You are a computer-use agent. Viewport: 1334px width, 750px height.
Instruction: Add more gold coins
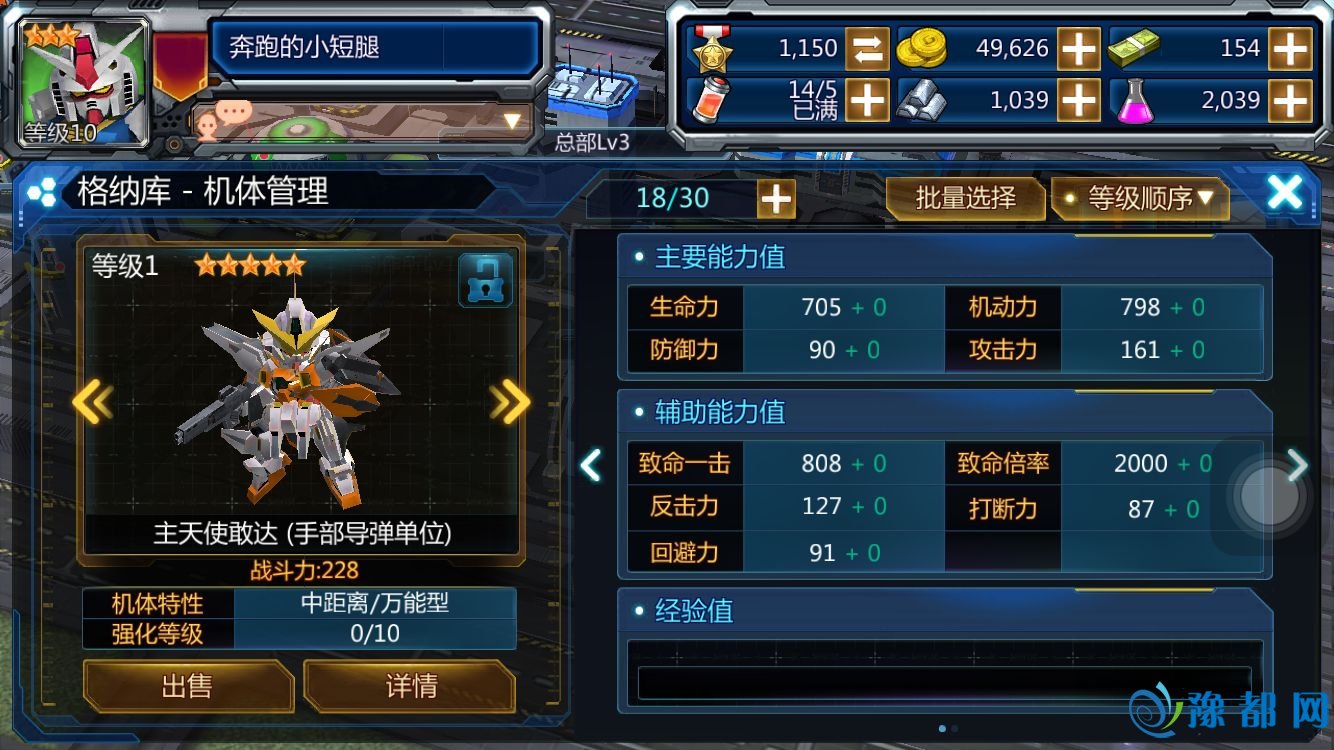click(1078, 48)
